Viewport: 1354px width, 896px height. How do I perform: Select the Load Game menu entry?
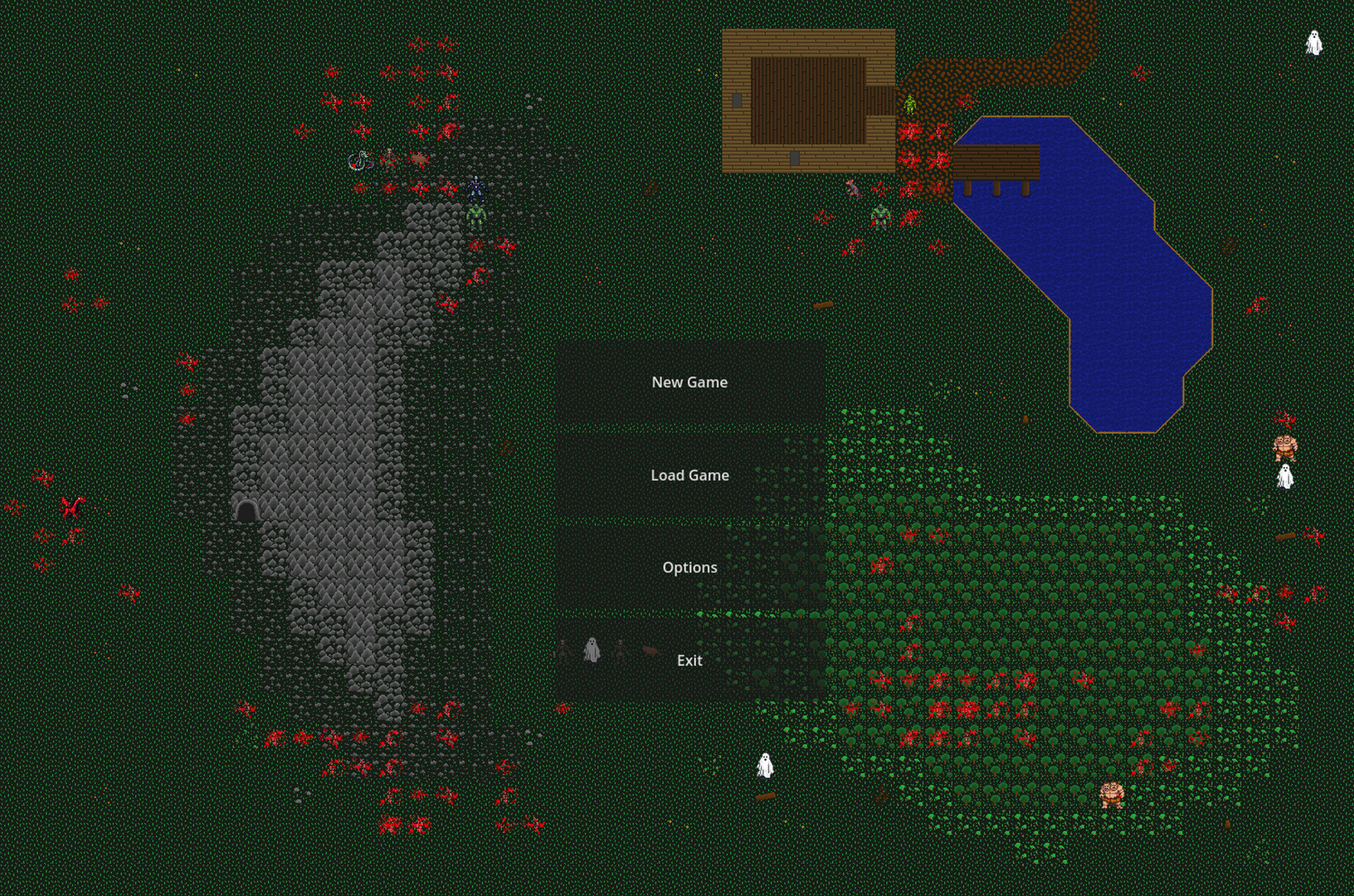coord(691,475)
